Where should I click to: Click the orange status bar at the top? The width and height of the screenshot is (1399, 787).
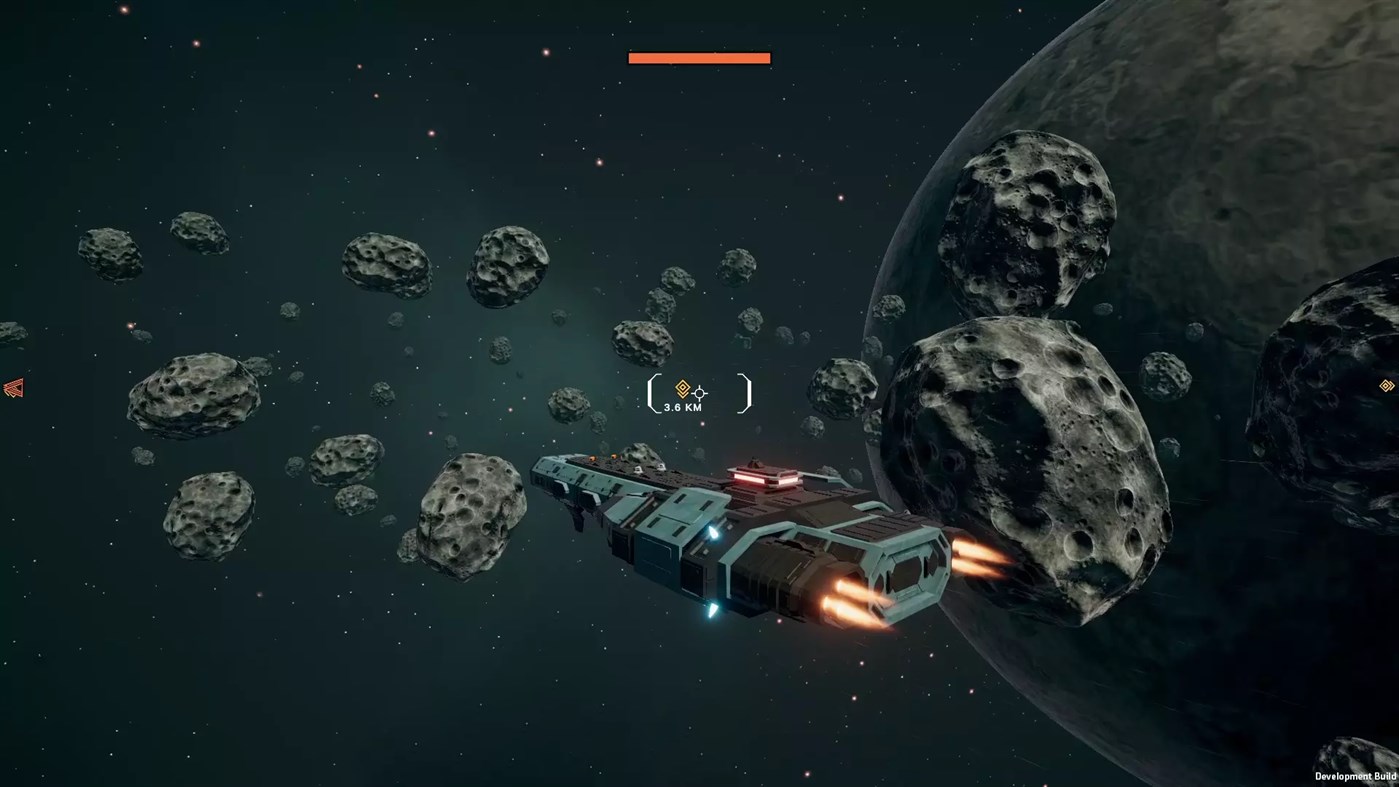click(698, 56)
